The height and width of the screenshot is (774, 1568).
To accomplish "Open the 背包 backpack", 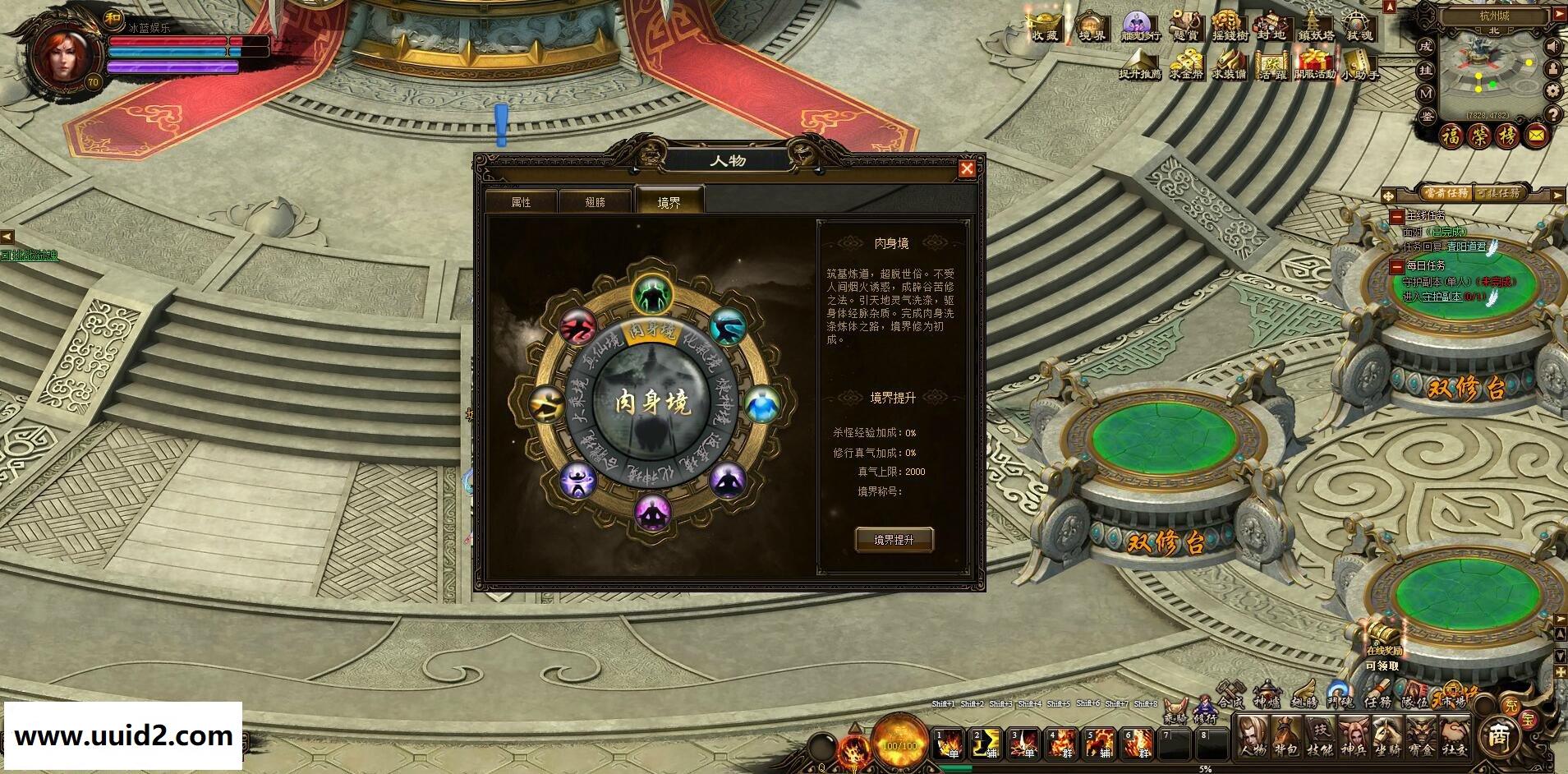I will (1285, 735).
